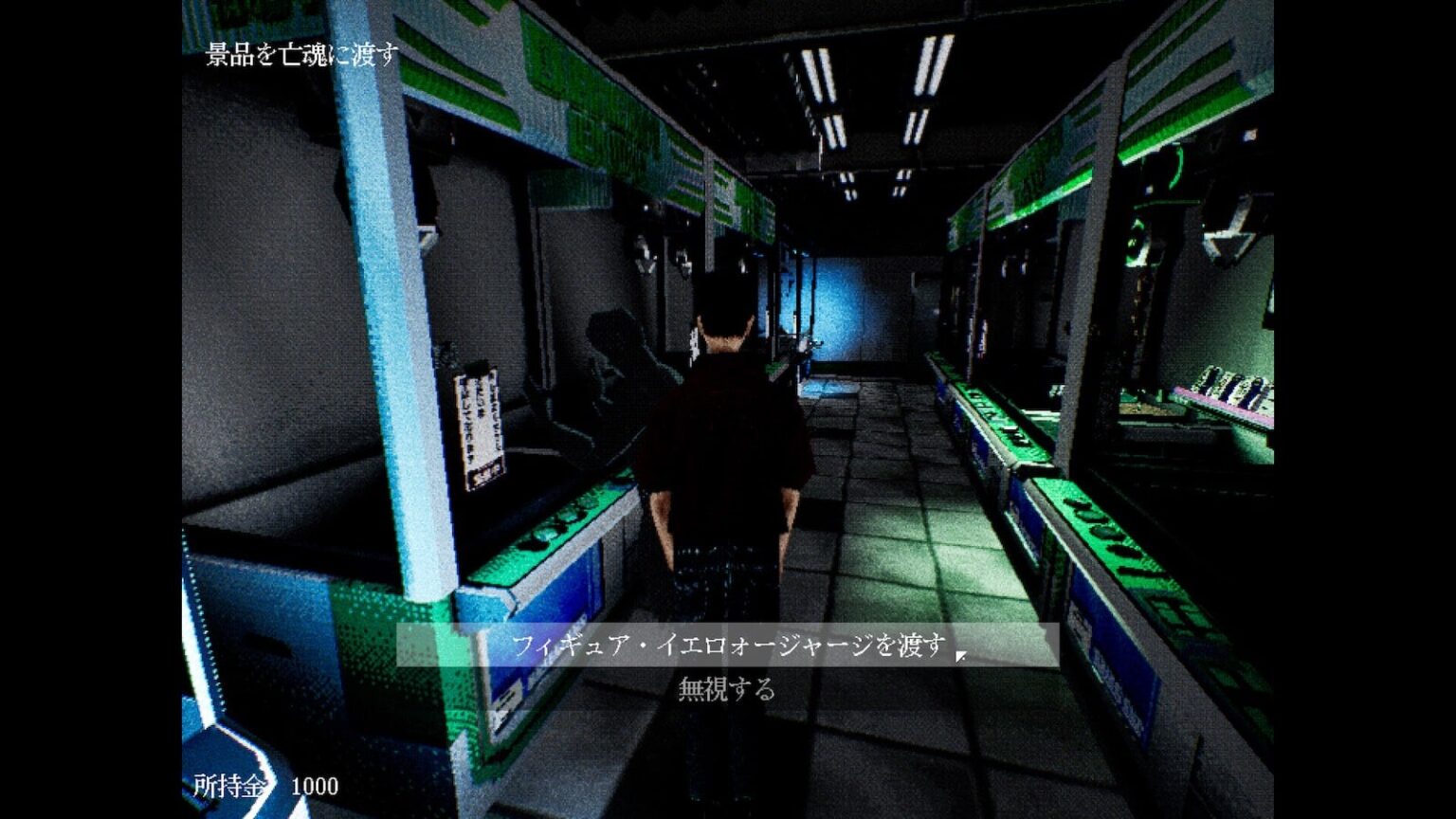Click the ignore option text button
The image size is (1456, 819).
(728, 690)
